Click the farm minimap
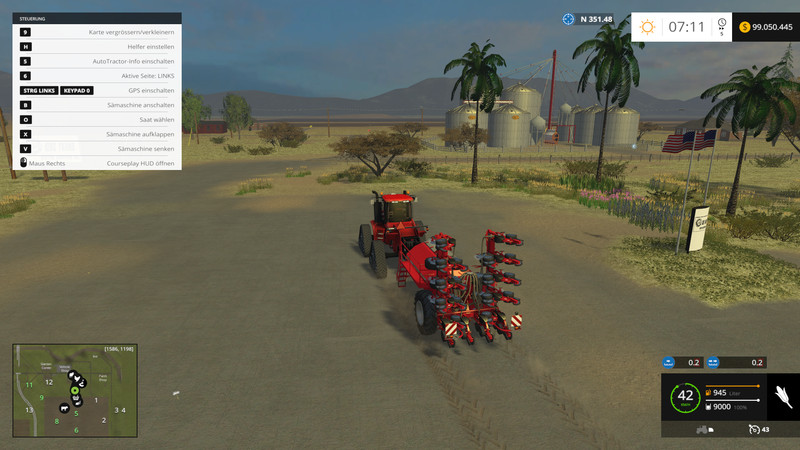Screen dimensions: 800x450 [74, 390]
